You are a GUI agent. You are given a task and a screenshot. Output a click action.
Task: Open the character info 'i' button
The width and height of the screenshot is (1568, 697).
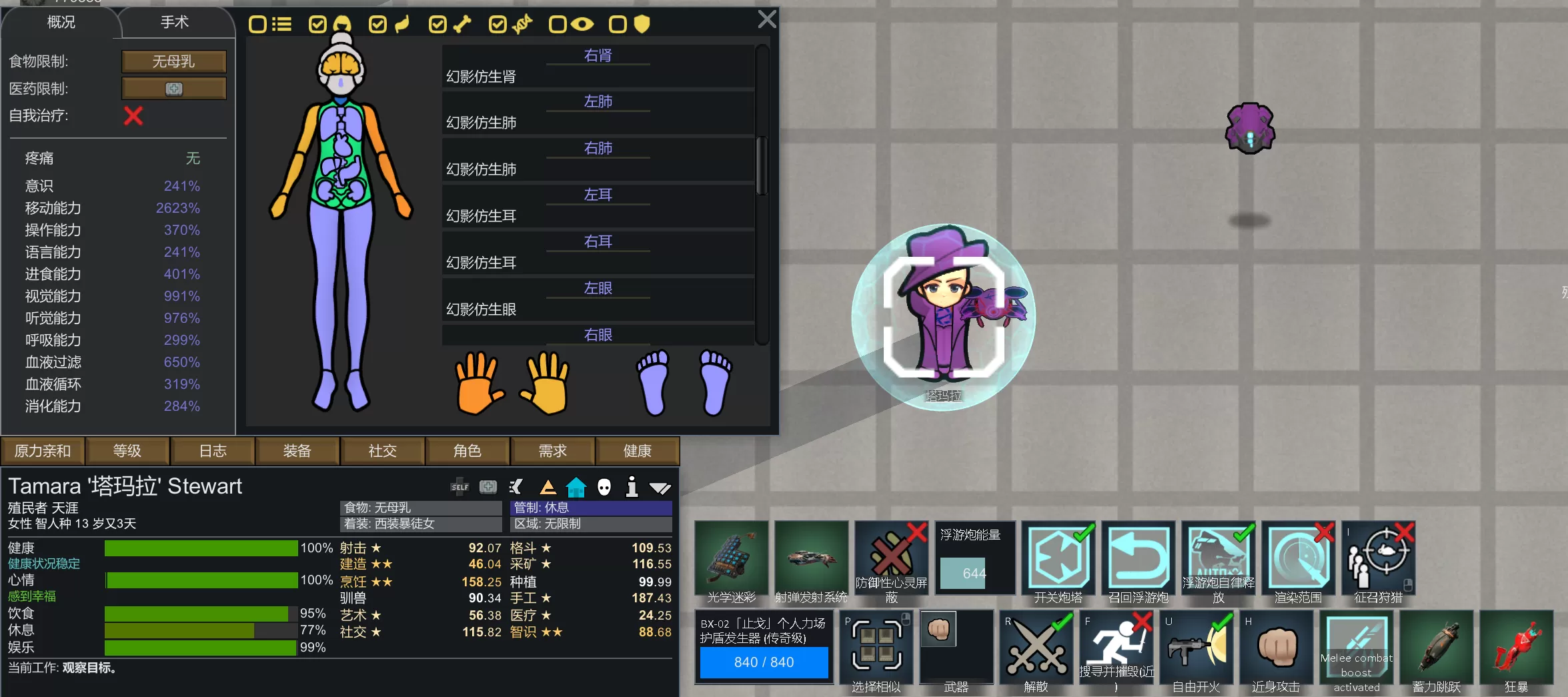click(x=632, y=487)
